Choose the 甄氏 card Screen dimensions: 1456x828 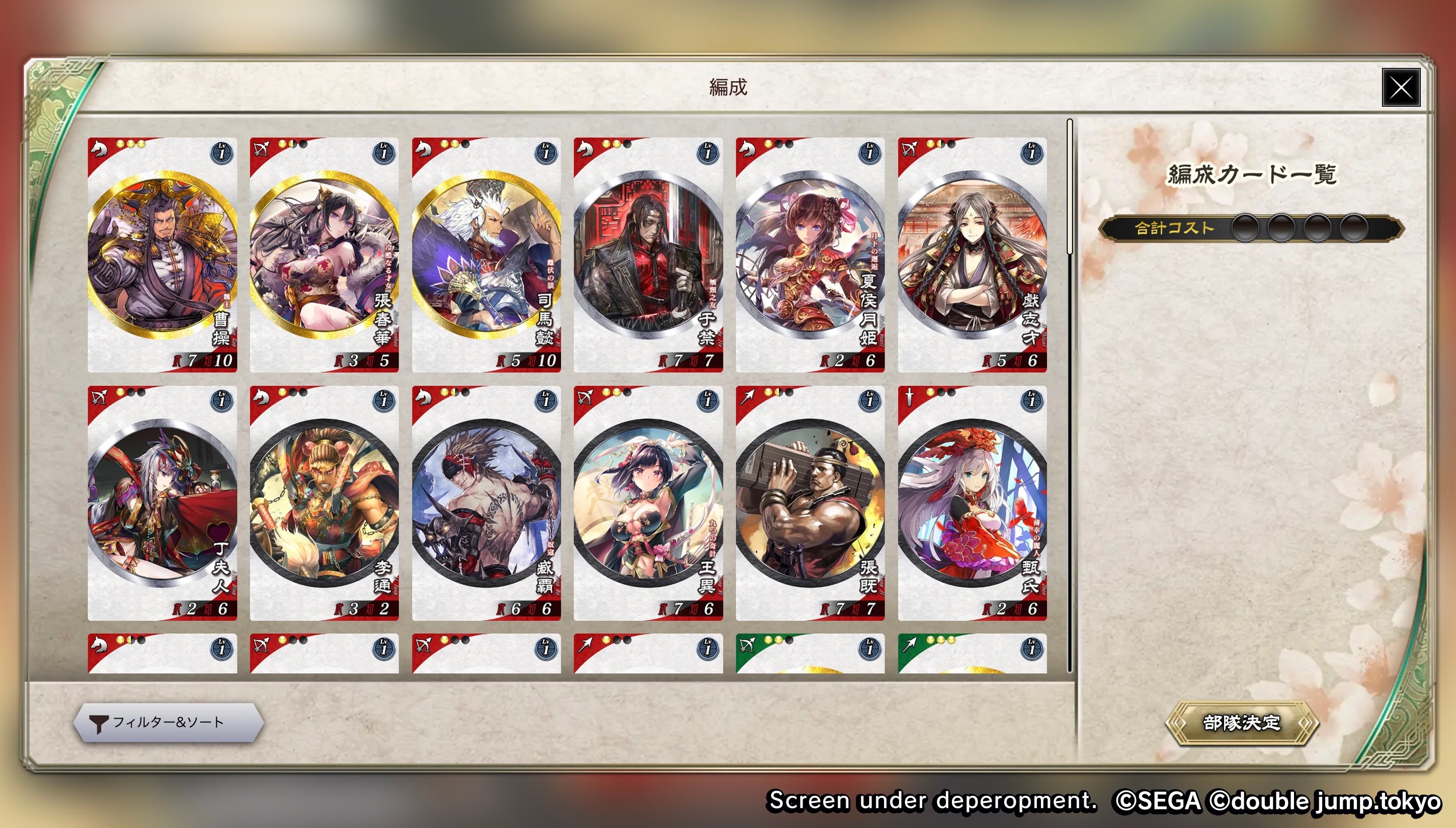coord(972,503)
